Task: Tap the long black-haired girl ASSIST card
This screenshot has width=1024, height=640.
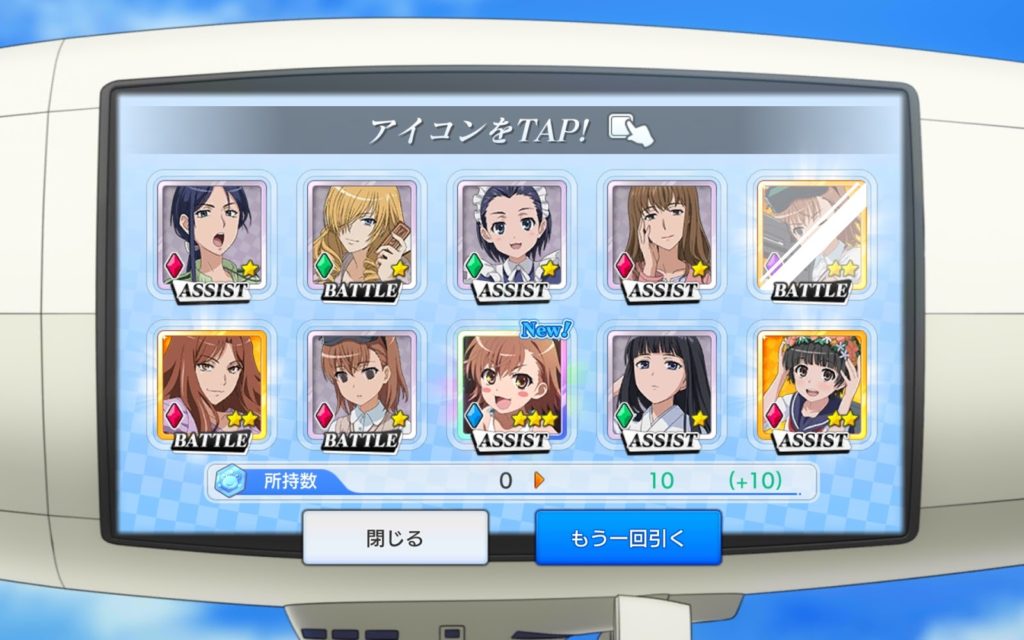Action: tap(662, 387)
